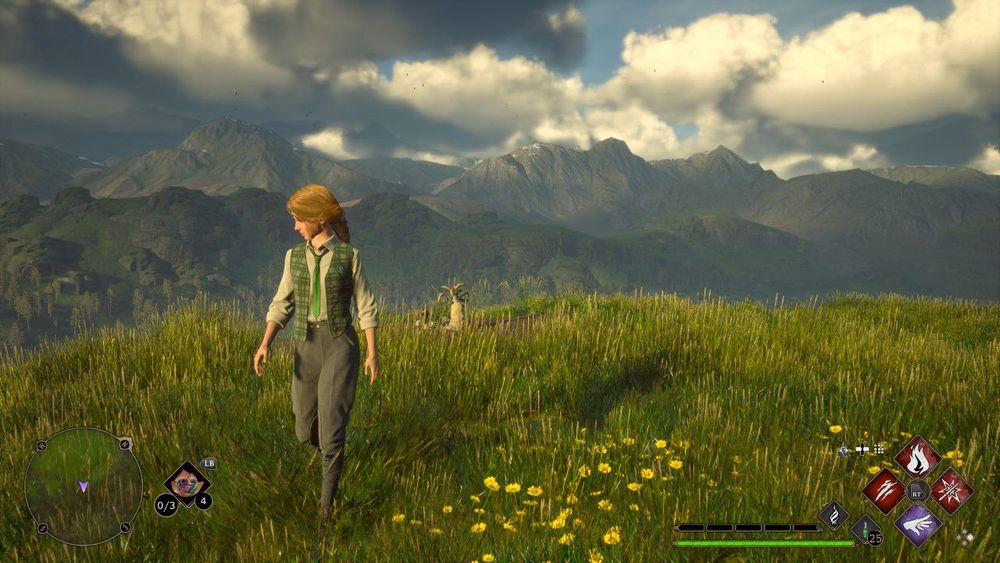Click the purple player arrow on minimap
The width and height of the screenshot is (1000, 563).
pyautogui.click(x=83, y=487)
